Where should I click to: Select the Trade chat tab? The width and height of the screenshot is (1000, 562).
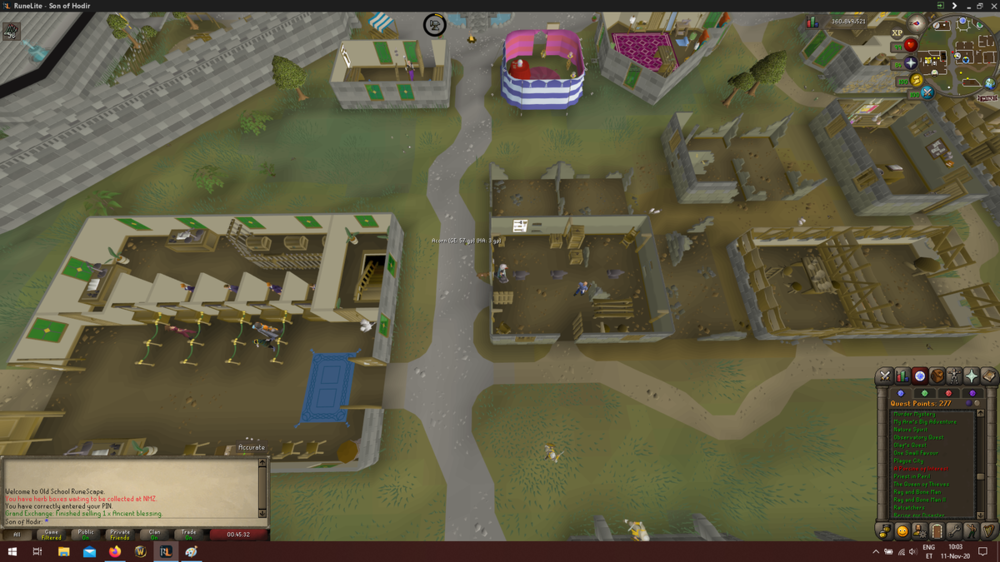[x=187, y=534]
